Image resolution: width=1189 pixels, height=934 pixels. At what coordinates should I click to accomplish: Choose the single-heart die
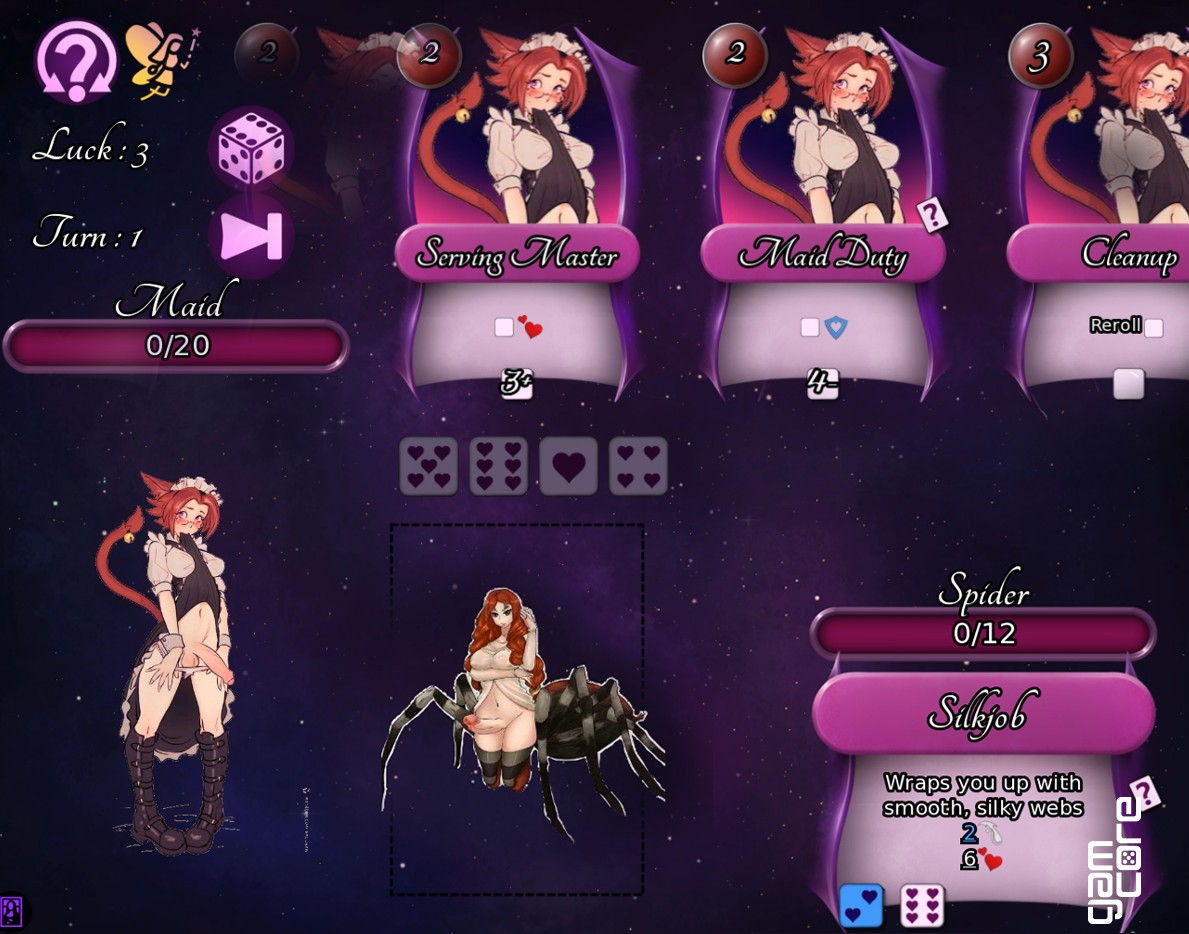pos(569,466)
